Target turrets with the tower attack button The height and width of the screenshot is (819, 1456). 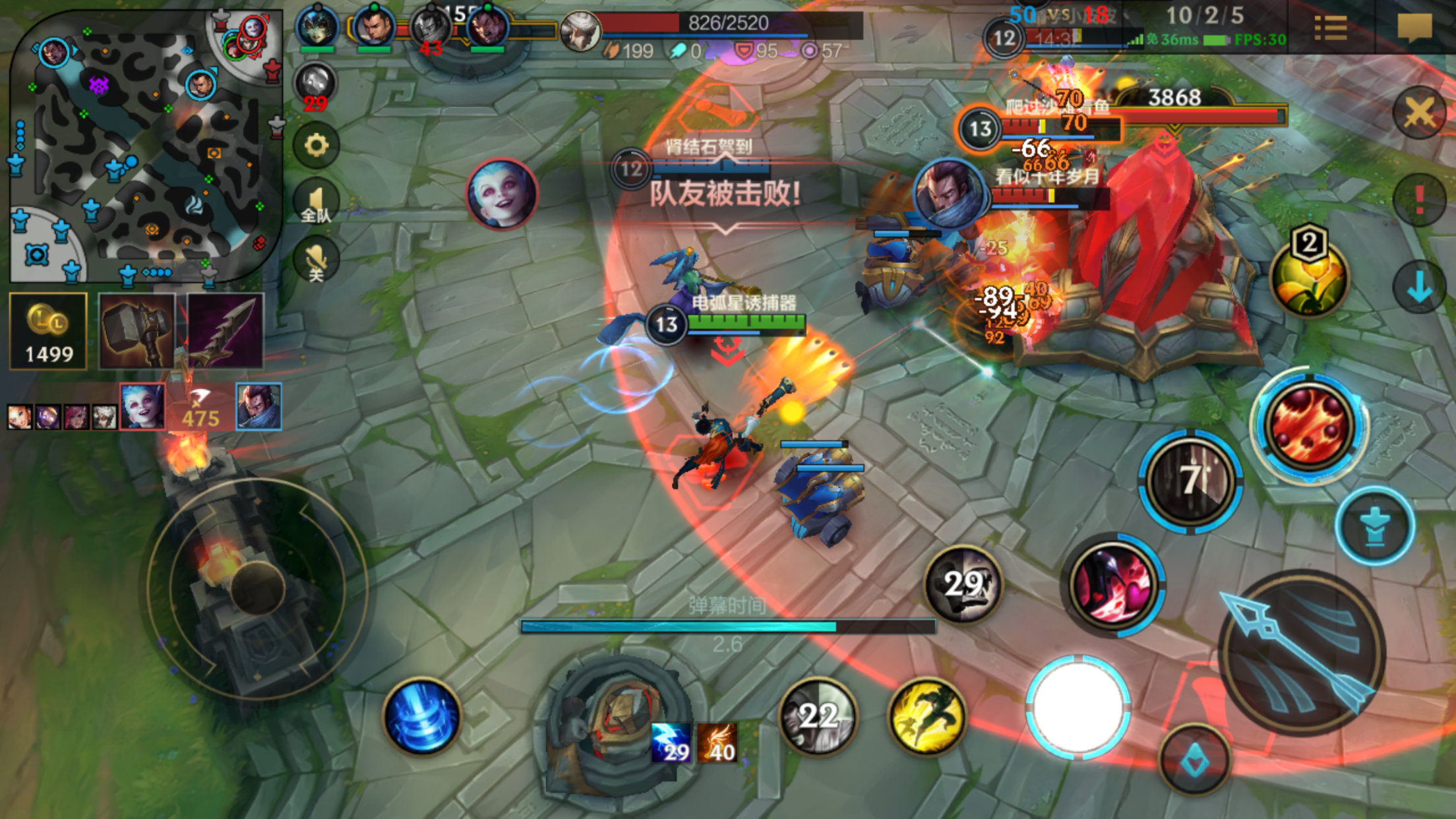tap(1375, 527)
